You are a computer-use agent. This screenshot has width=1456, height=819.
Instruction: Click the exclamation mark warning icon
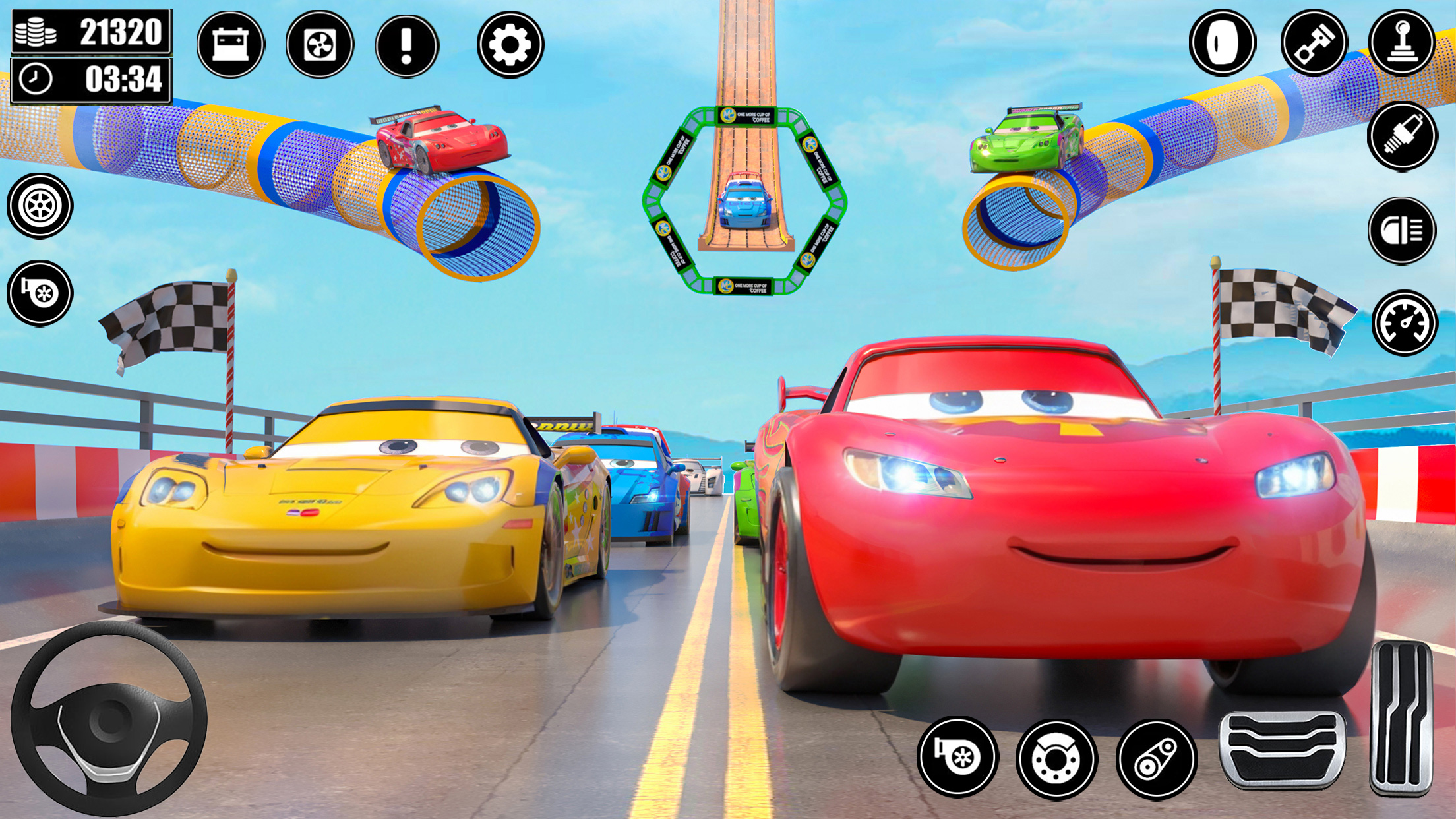(x=407, y=45)
